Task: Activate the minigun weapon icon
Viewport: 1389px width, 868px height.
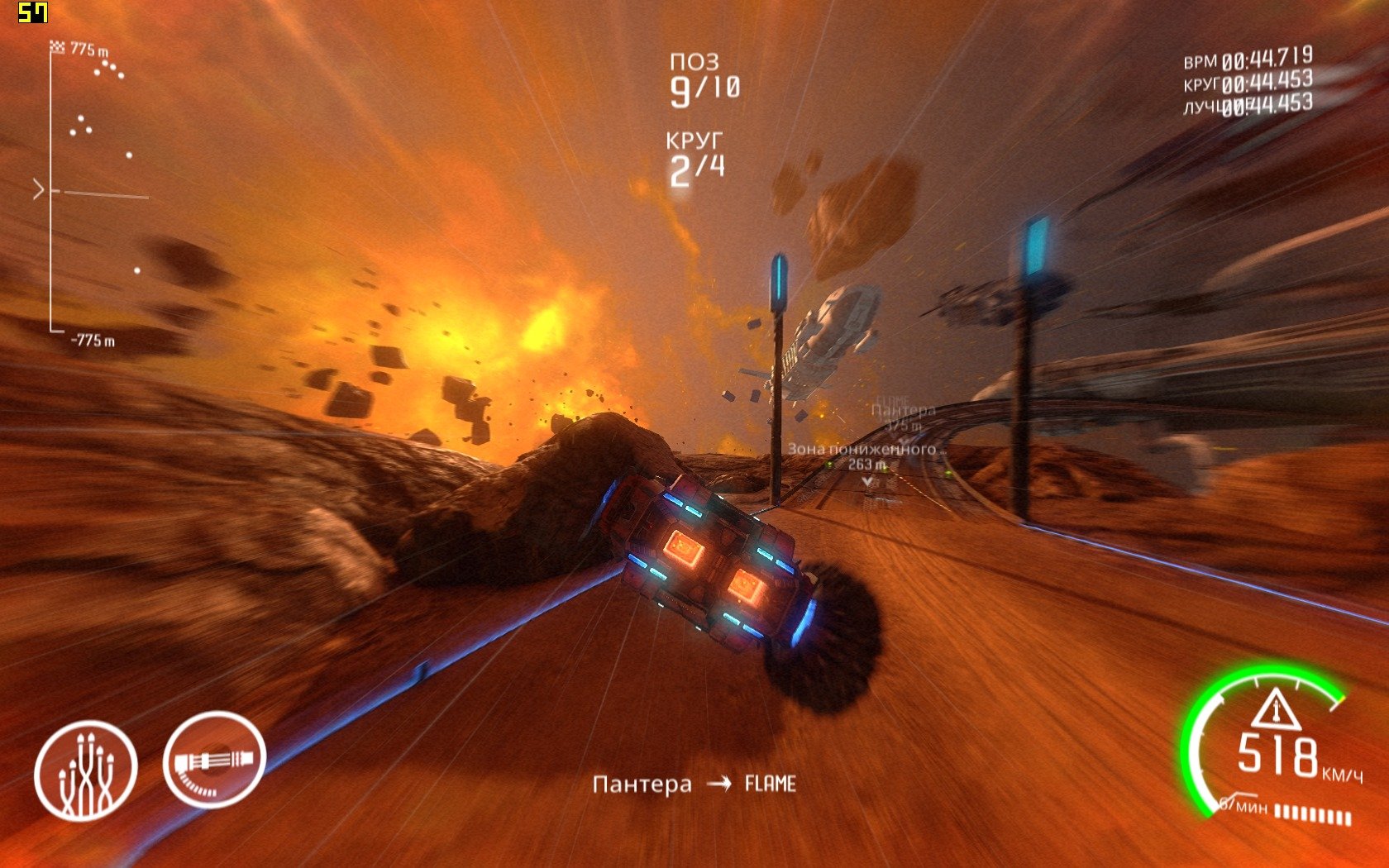Action: pos(214,760)
